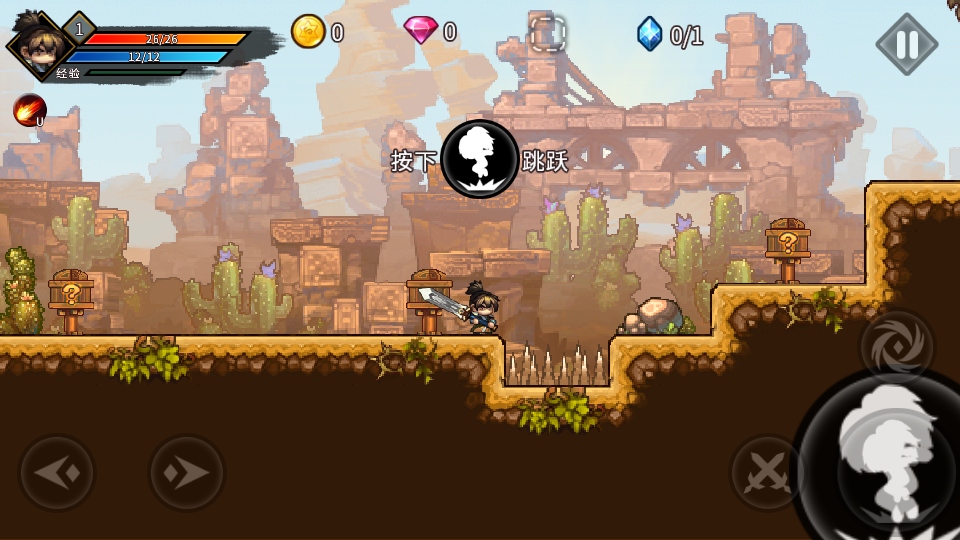Tap the move right arrow button
The width and height of the screenshot is (960, 540).
coord(187,473)
